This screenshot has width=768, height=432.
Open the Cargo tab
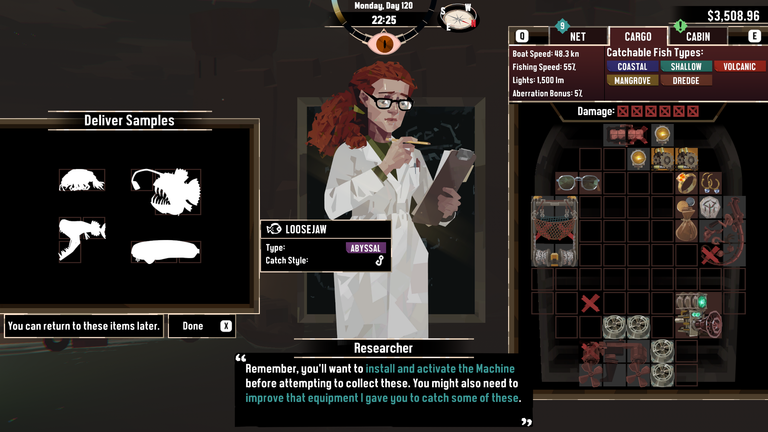coord(631,36)
